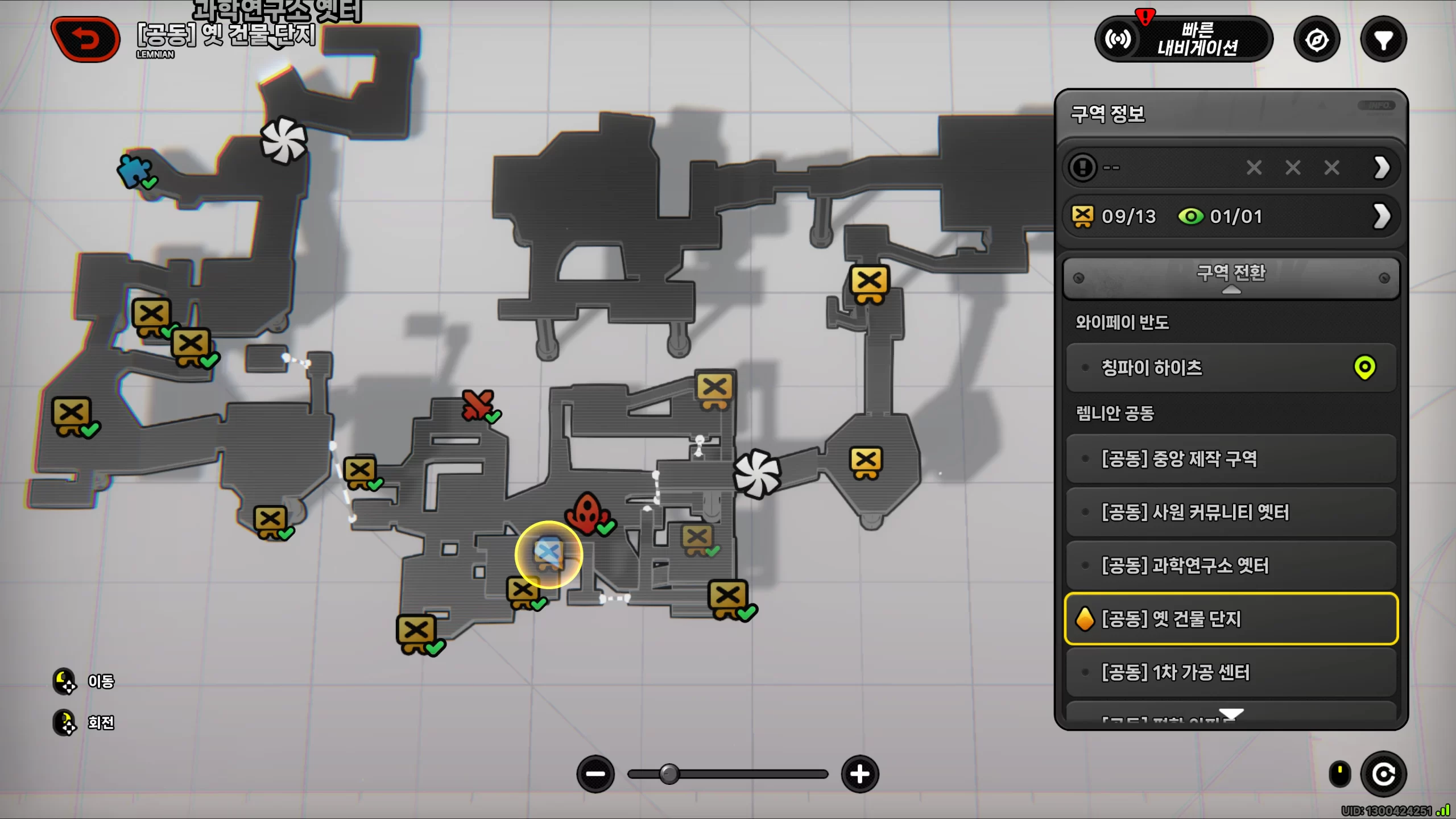Open the map filter funnel button
The width and height of the screenshot is (1456, 819).
1383,40
